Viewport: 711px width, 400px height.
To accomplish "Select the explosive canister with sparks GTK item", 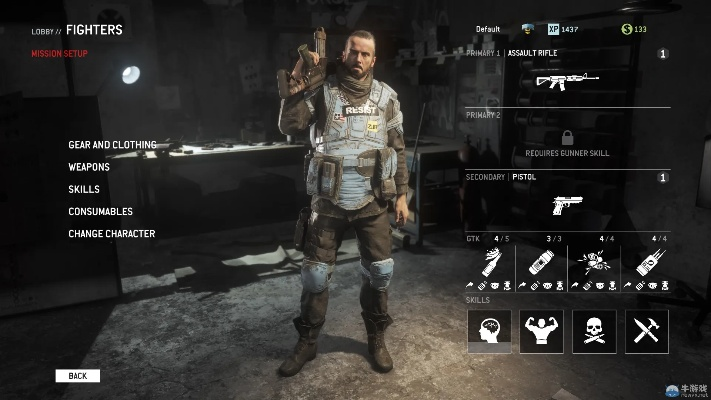I will pos(645,263).
